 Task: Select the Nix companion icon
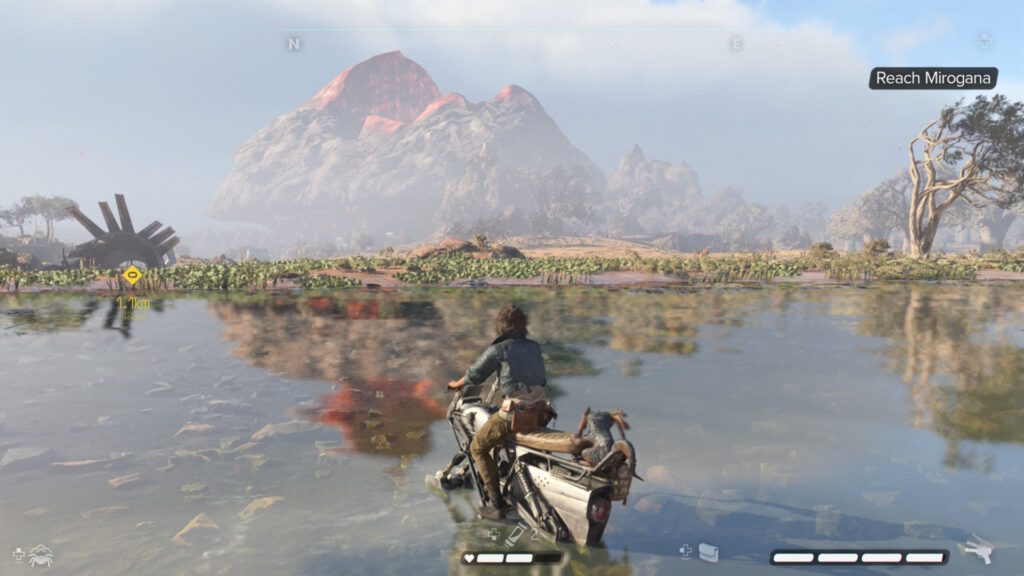coord(41,555)
